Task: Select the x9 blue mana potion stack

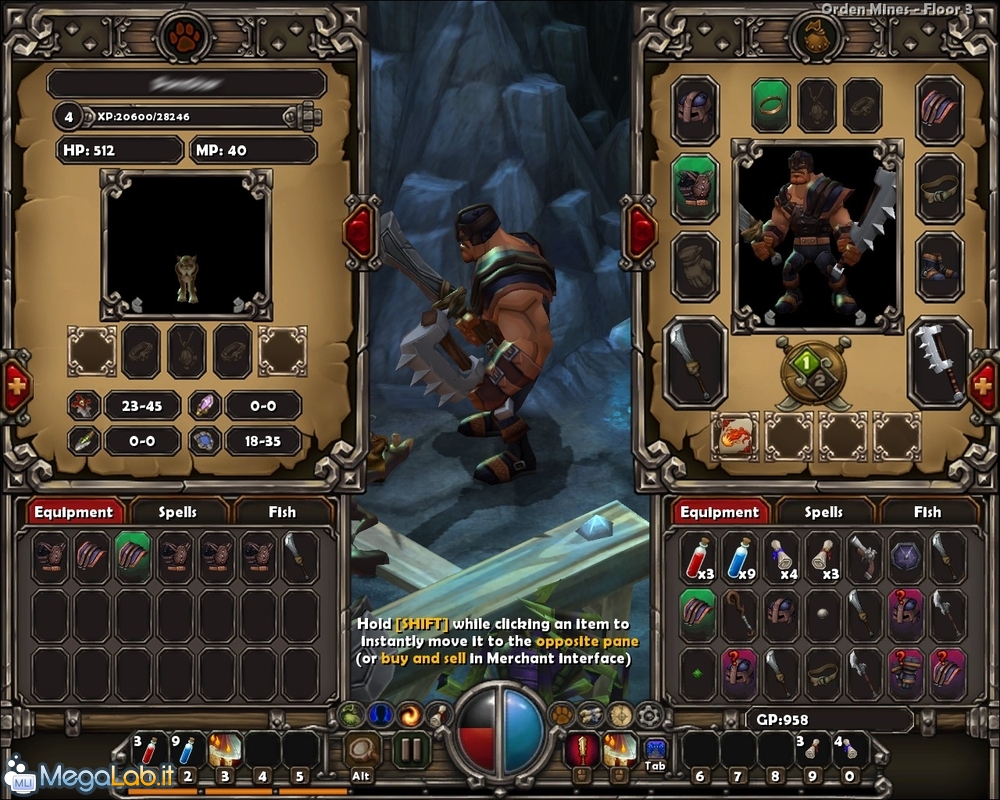Action: click(x=740, y=557)
